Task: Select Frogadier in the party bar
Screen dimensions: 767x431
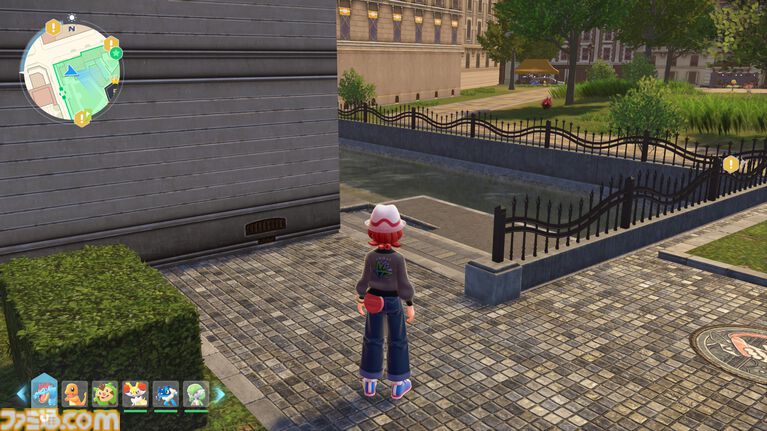Action: click(165, 394)
